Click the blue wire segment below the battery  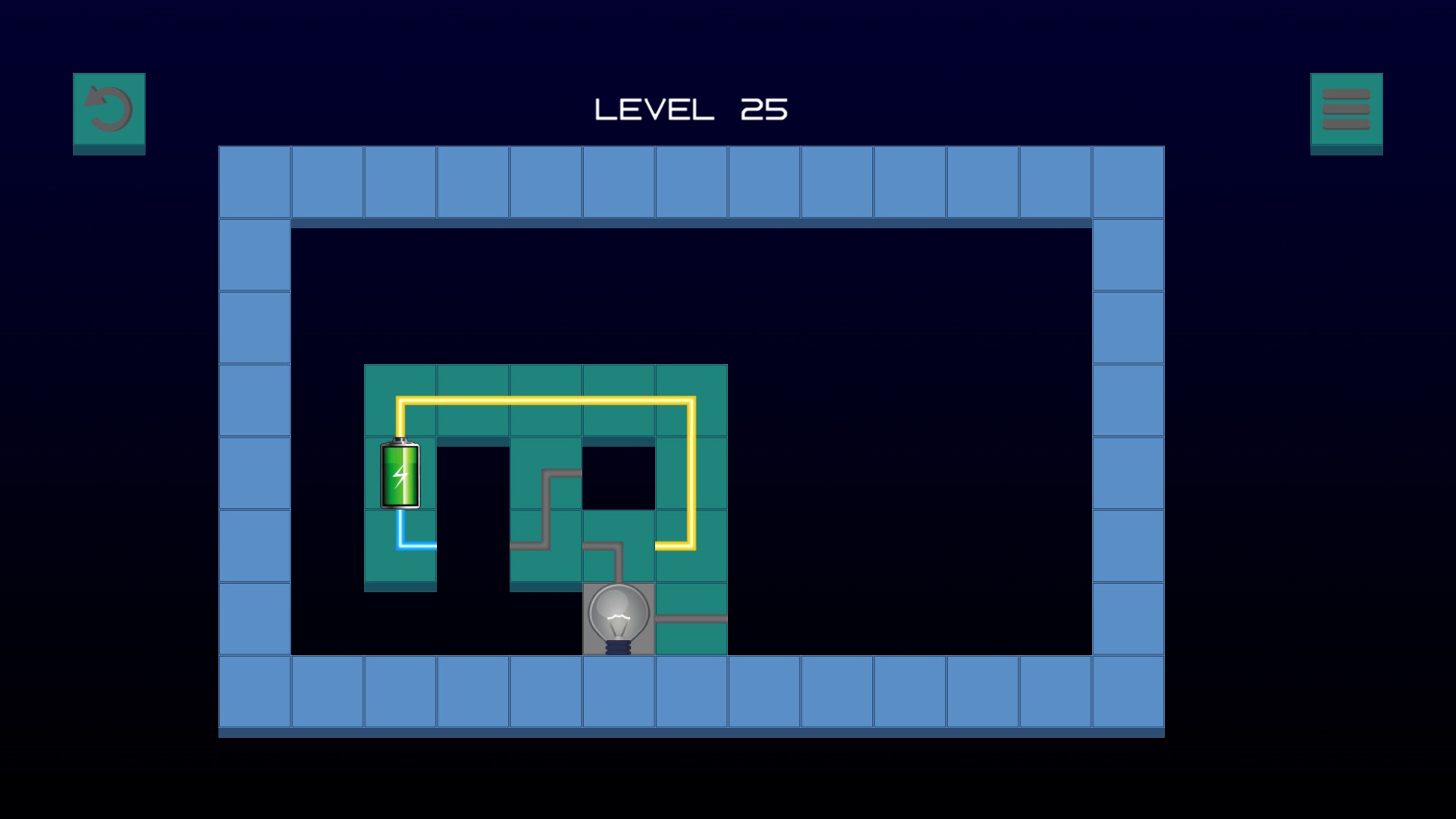[x=400, y=546]
